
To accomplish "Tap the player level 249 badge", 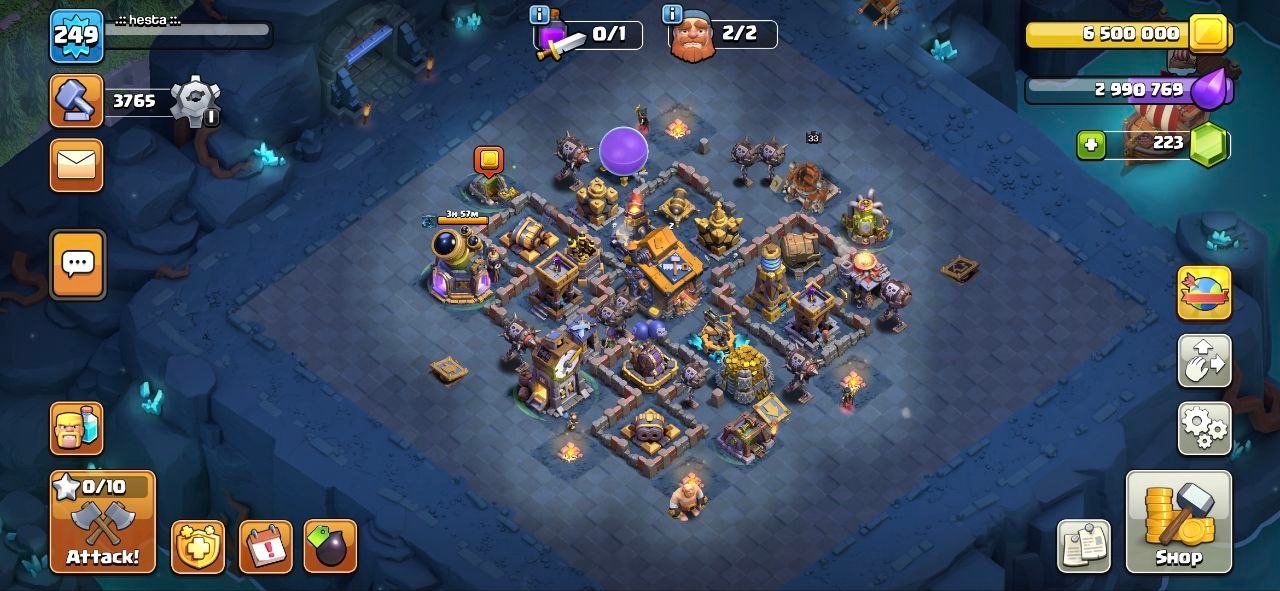I will click(x=76, y=37).
